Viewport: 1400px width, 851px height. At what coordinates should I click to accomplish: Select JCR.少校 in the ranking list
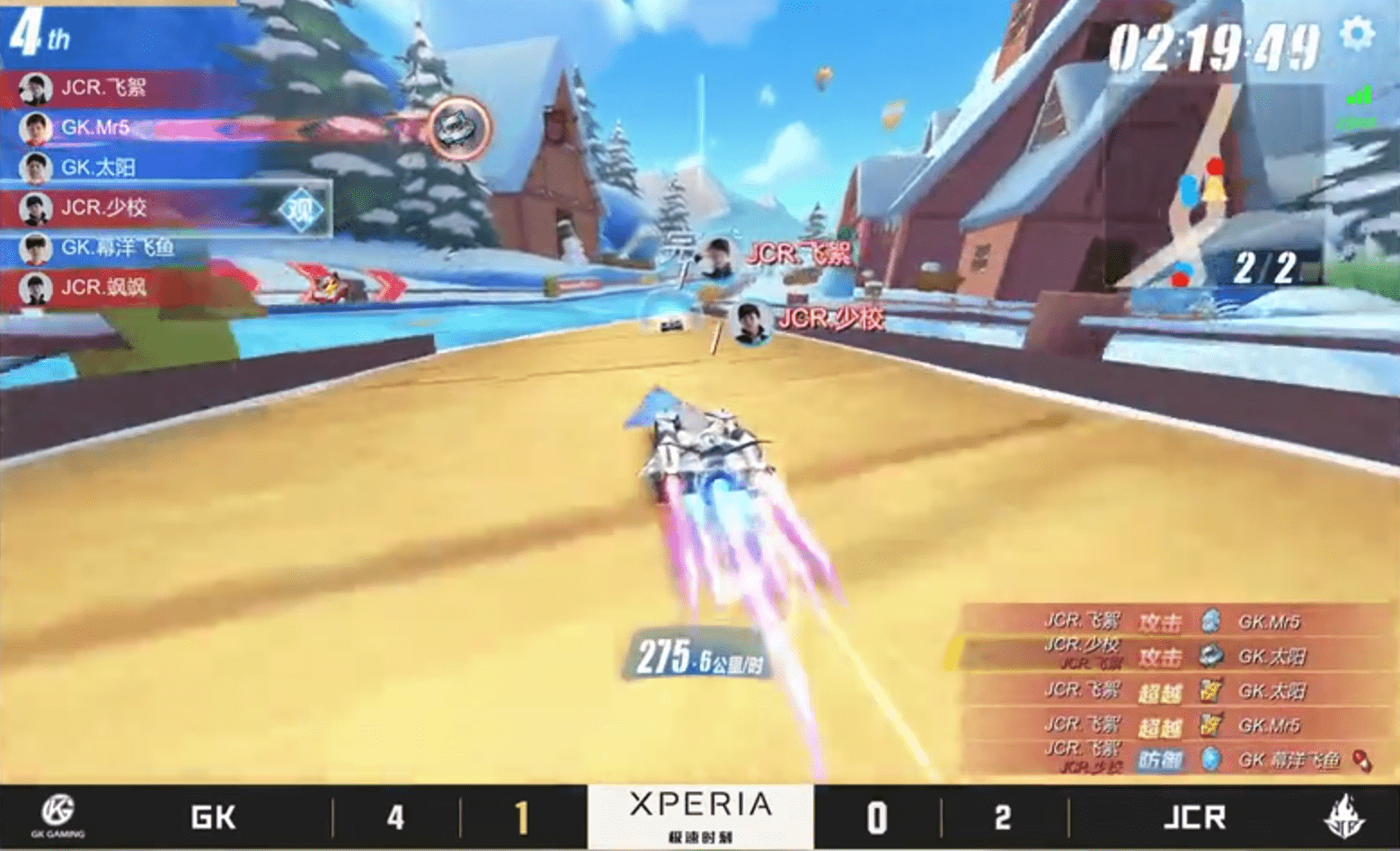(103, 208)
